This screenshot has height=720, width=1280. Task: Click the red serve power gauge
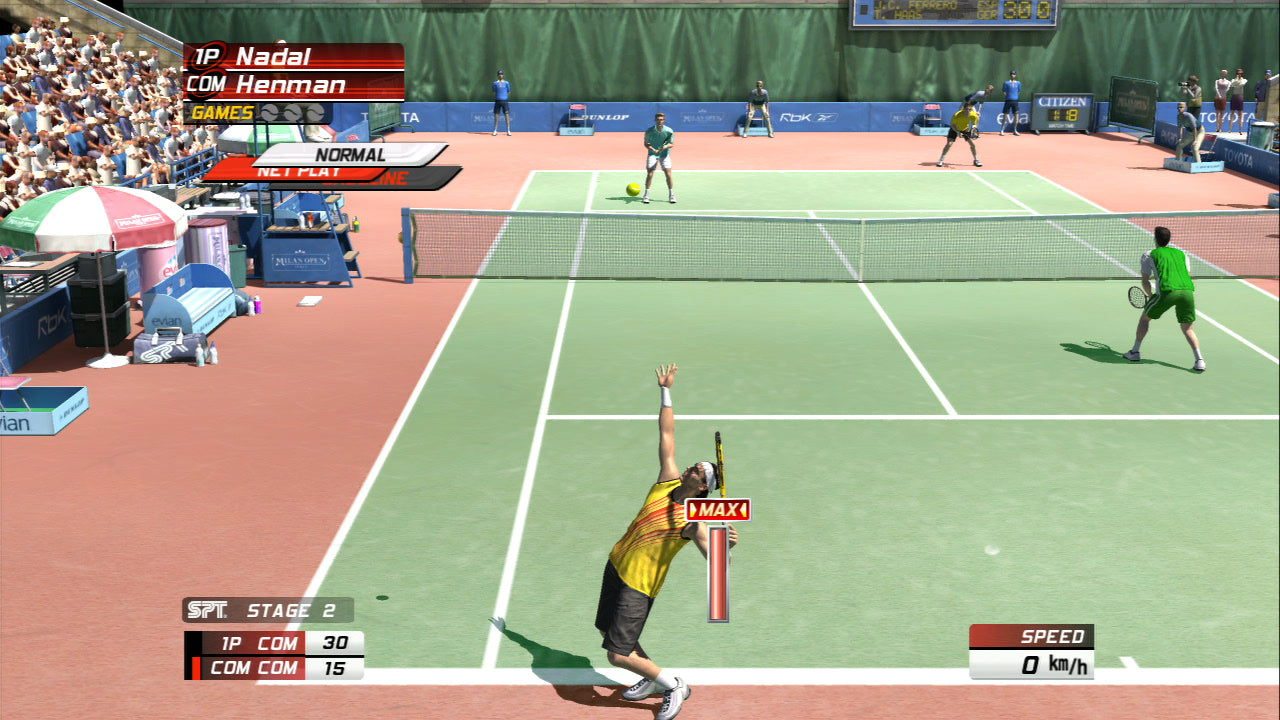click(x=716, y=575)
